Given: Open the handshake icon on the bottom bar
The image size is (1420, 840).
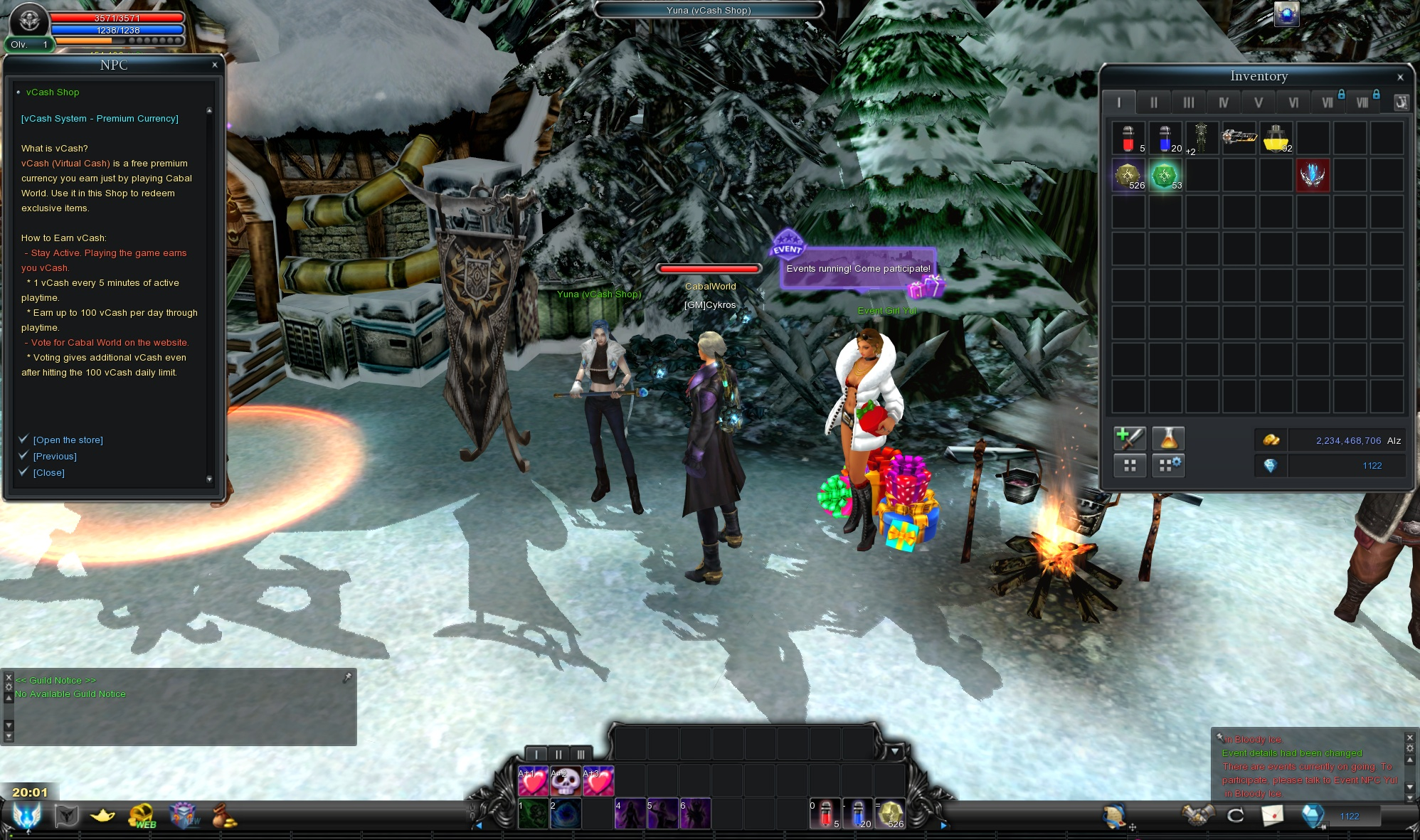Looking at the screenshot, I should point(1197,815).
